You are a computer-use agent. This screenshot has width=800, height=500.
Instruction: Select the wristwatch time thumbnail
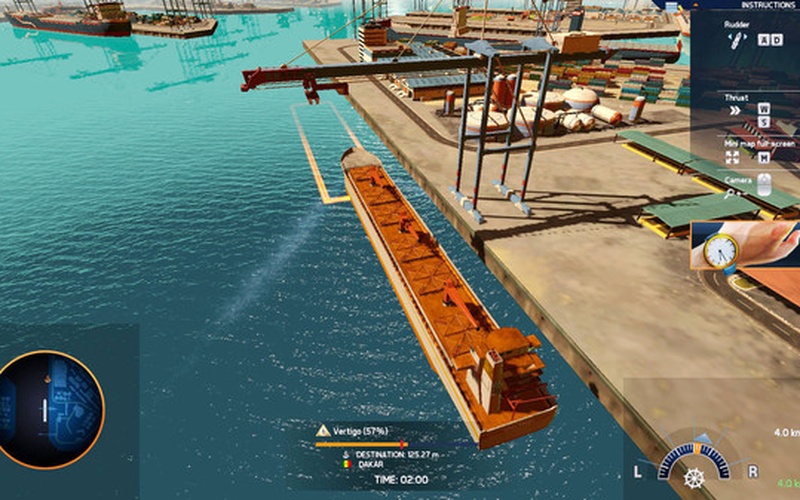[744, 246]
